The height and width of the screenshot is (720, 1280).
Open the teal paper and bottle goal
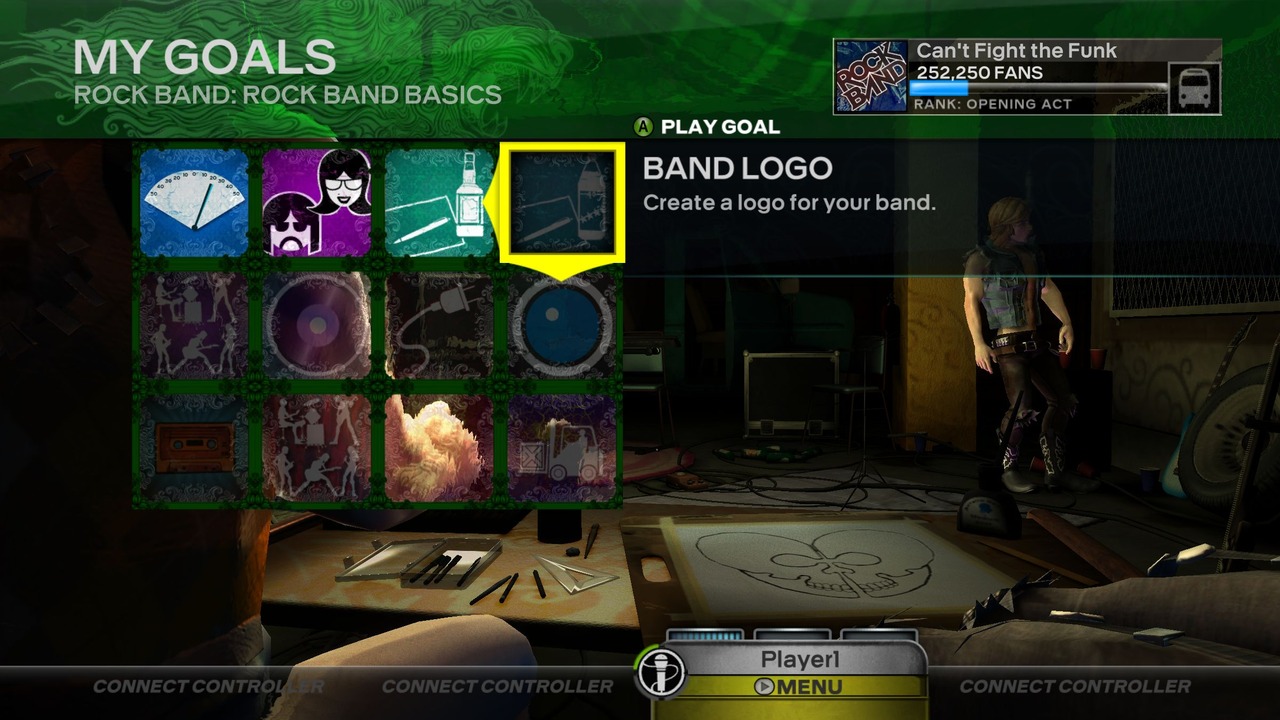(439, 203)
